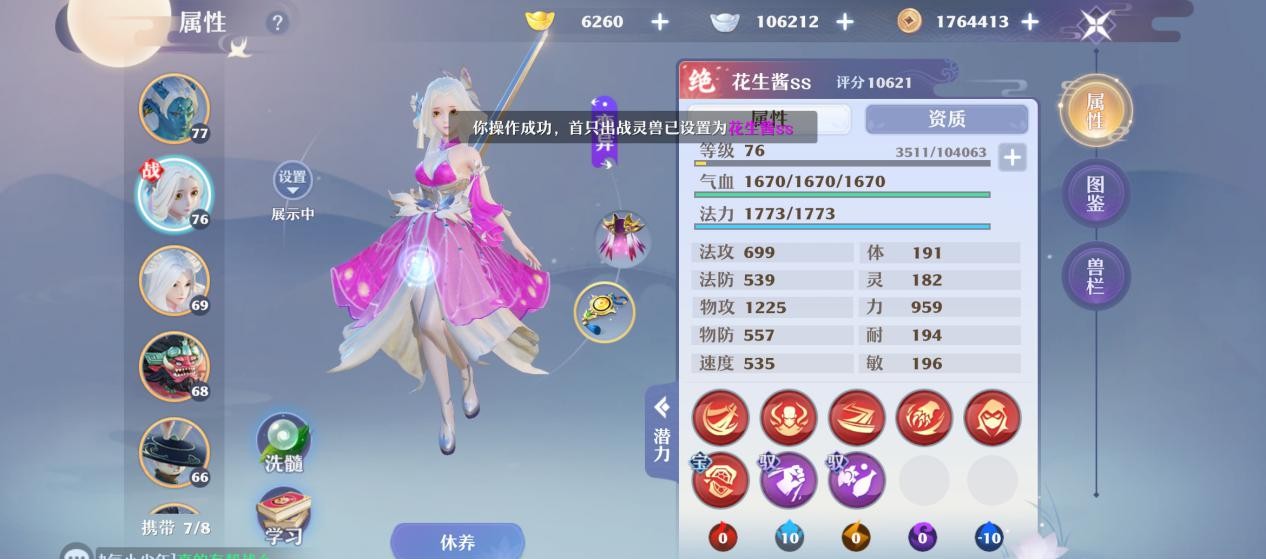1266x559 pixels.
Task: Add pet experience with the plus button
Action: 1012,157
